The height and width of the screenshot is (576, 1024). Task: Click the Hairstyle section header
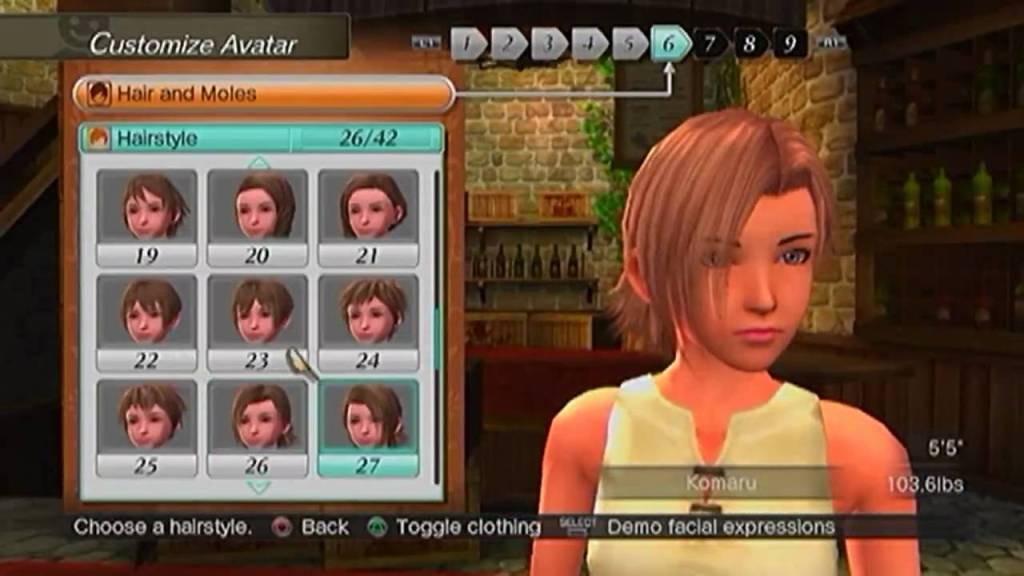point(260,138)
